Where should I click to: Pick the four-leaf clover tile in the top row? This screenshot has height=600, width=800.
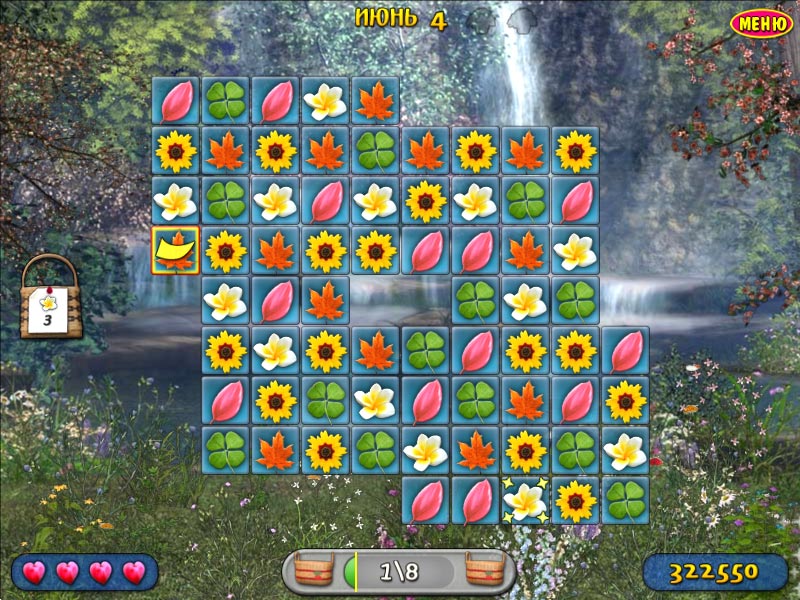225,100
